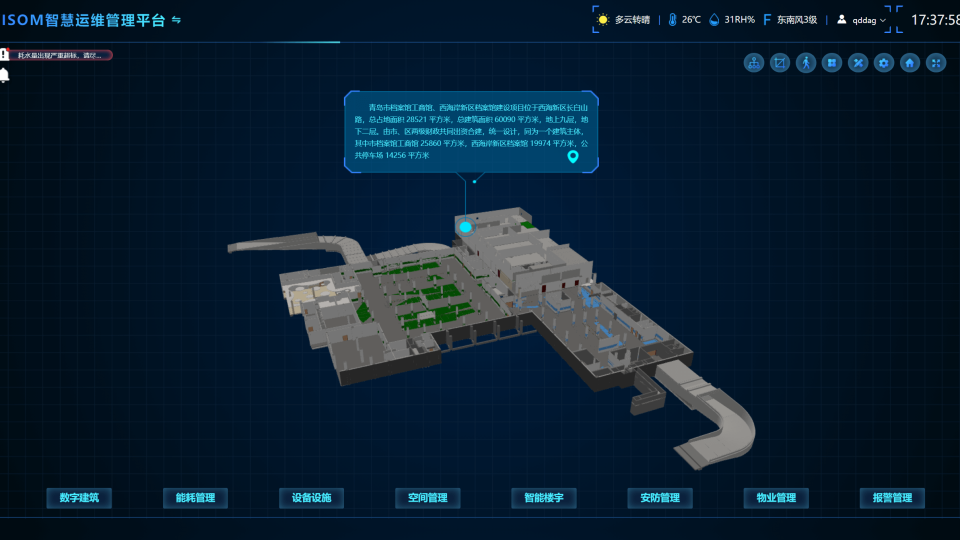The width and height of the screenshot is (960, 540).
Task: Open the 安防管理 menu
Action: 660,498
